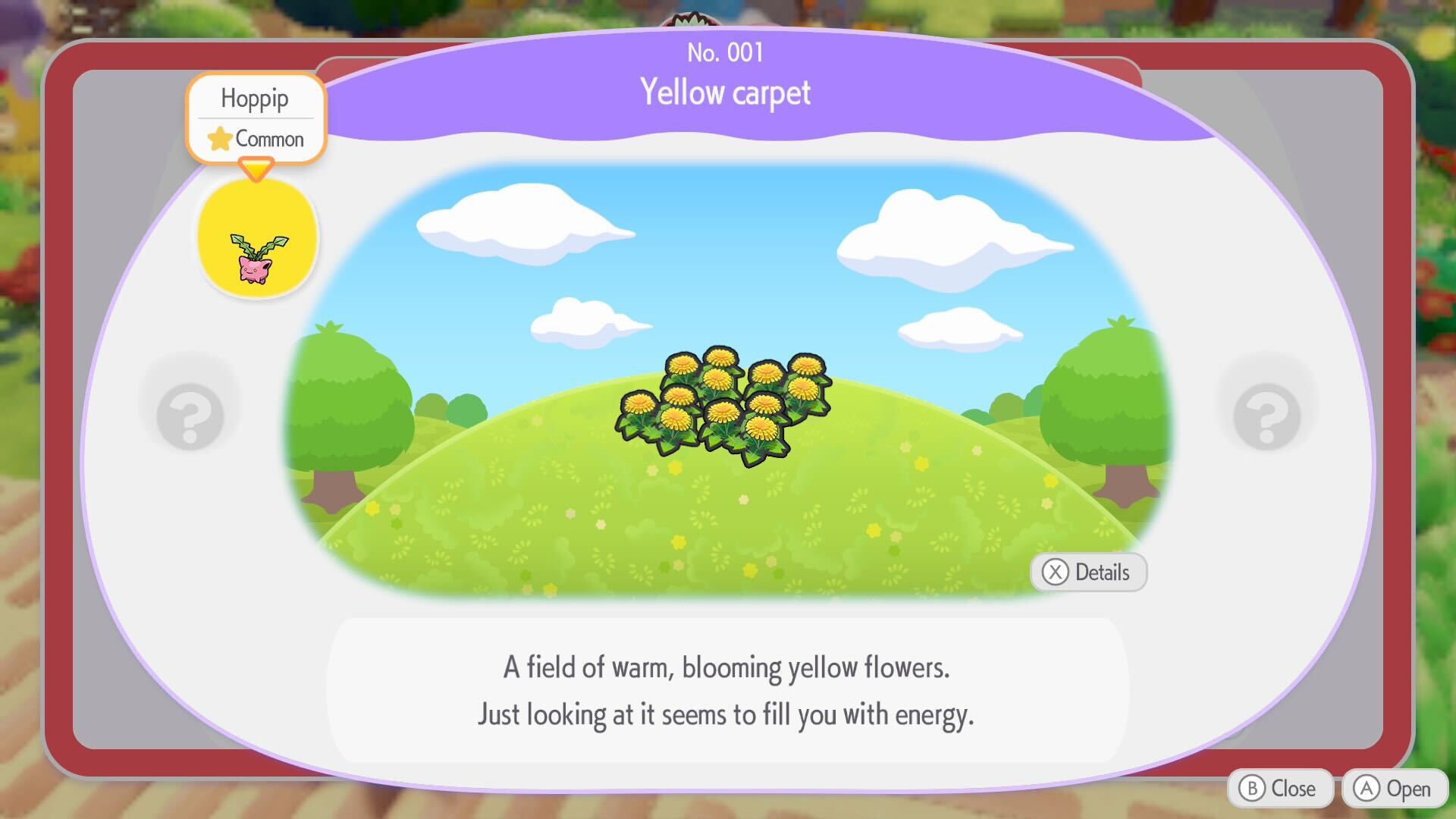The width and height of the screenshot is (1456, 819).
Task: Toggle the Details overlay visibility
Action: [x=1088, y=573]
